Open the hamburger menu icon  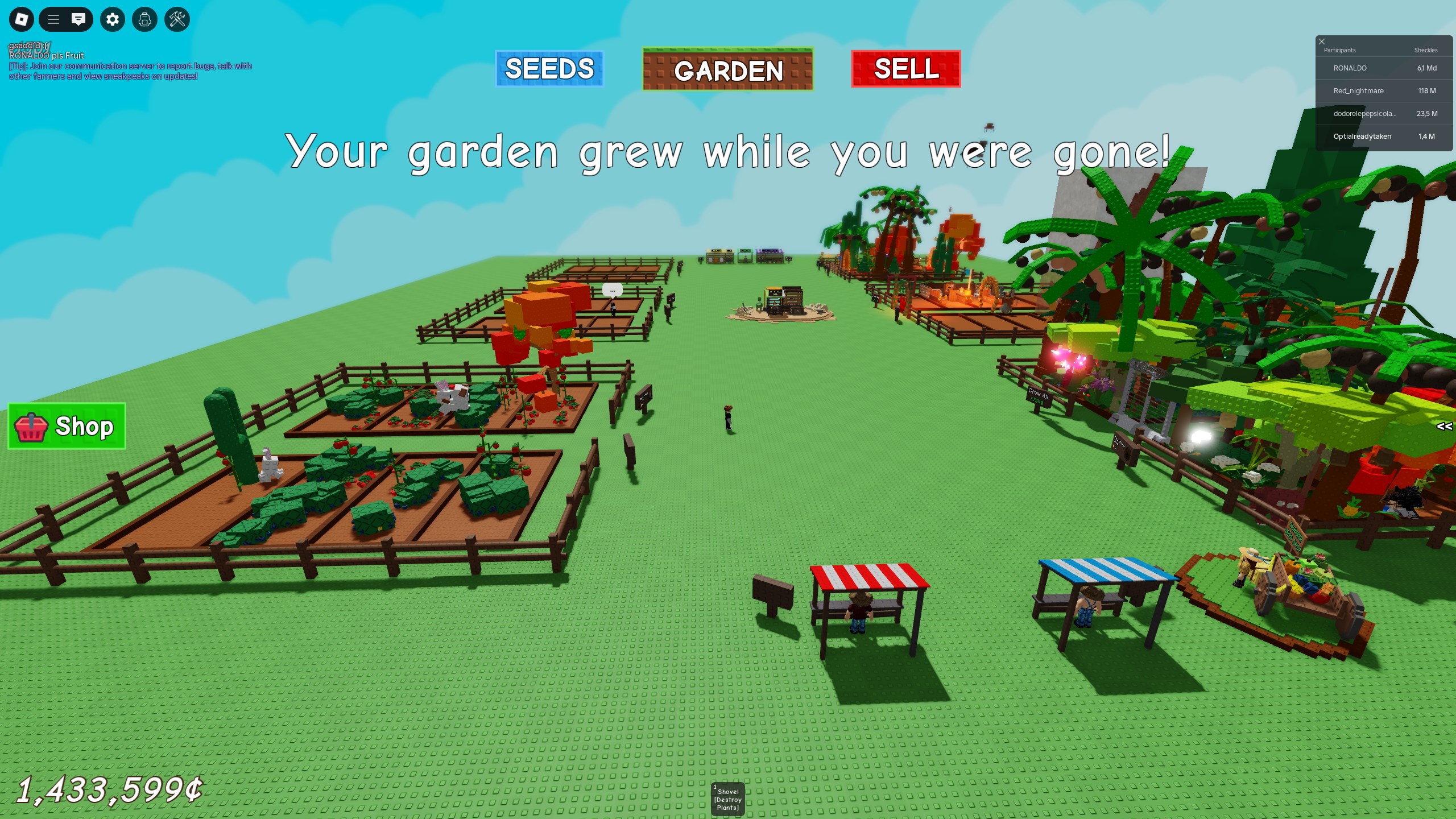click(54, 19)
